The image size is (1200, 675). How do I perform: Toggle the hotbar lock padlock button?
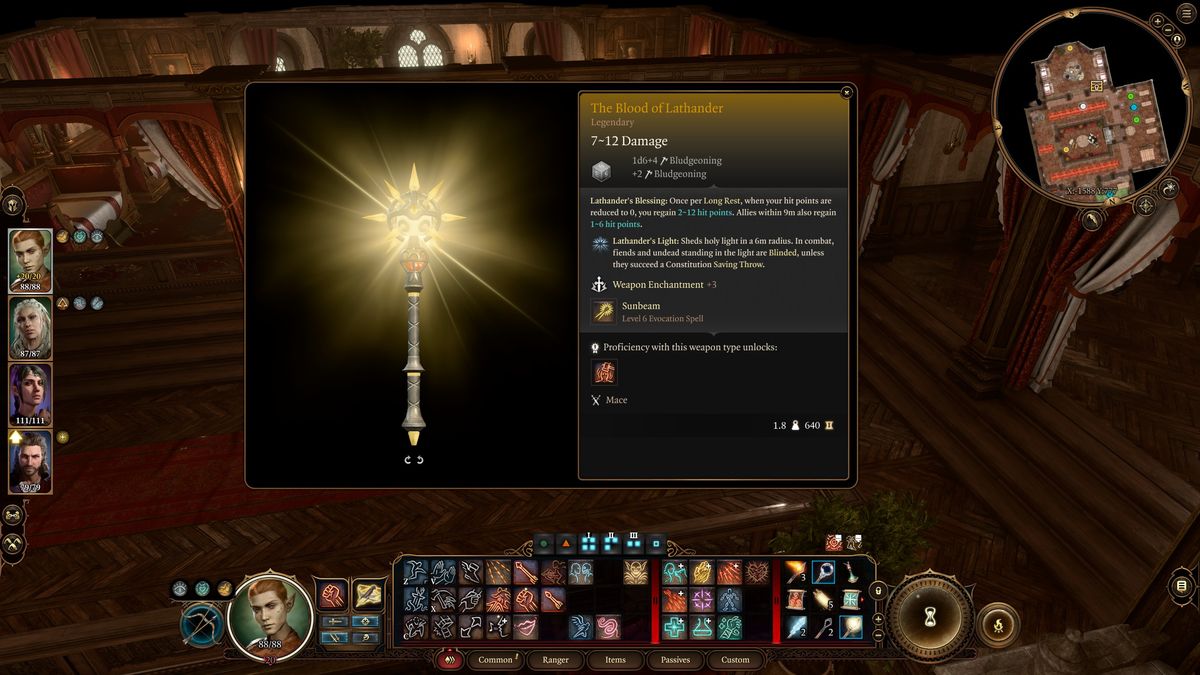(x=879, y=591)
